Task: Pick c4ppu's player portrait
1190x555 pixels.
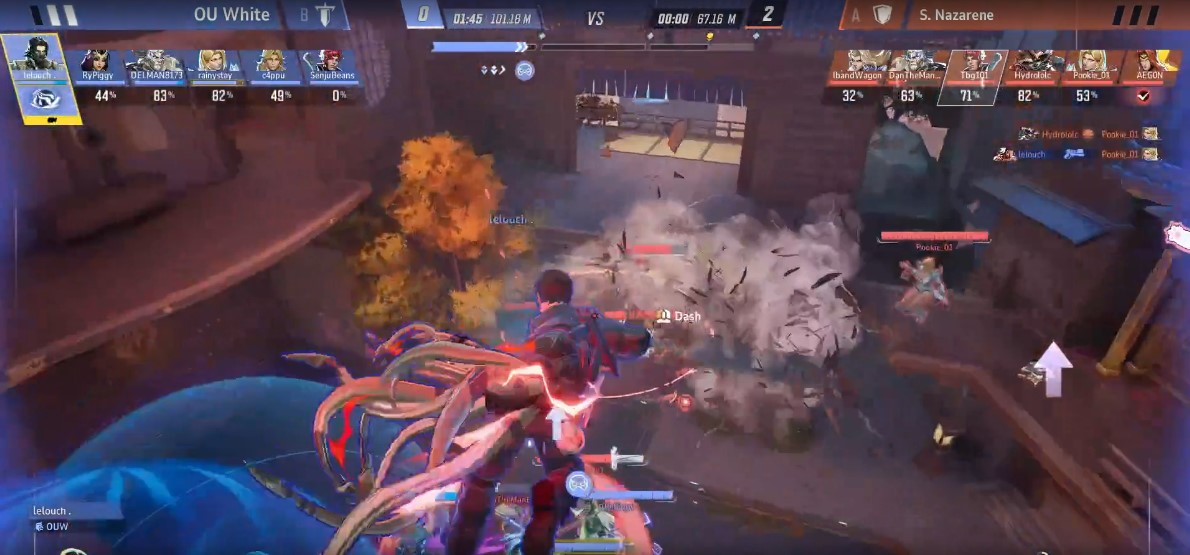Action: tap(270, 64)
